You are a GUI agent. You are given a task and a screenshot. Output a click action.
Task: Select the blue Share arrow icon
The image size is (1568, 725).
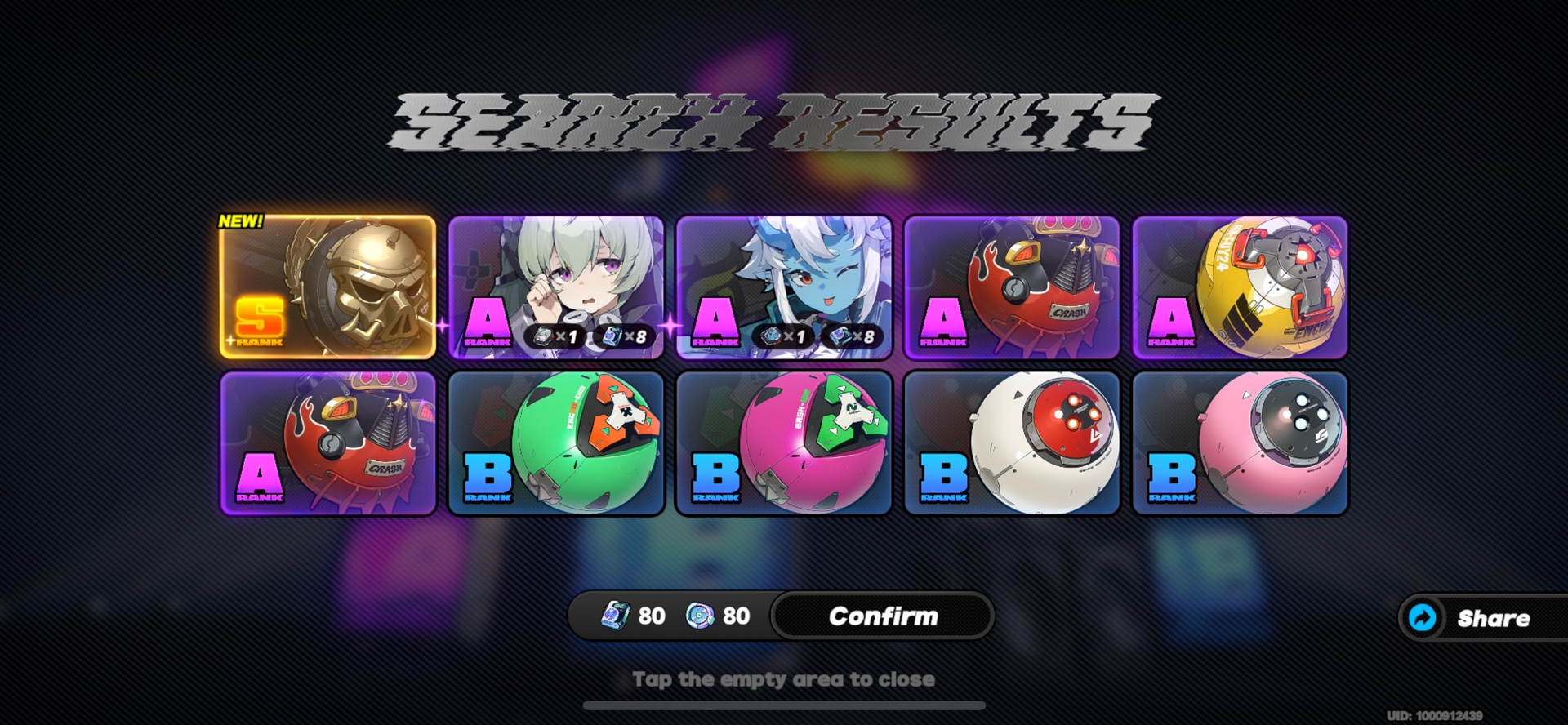tap(1422, 618)
